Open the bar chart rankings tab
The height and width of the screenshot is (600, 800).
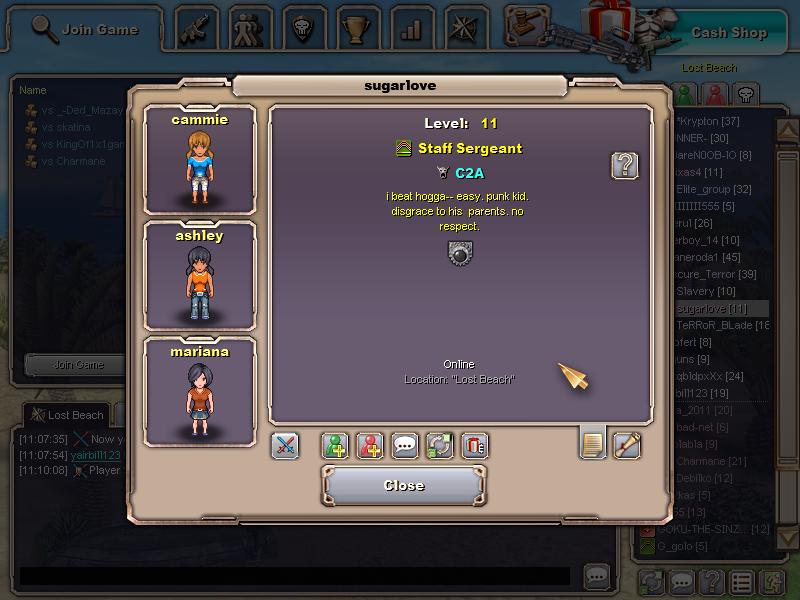(410, 29)
